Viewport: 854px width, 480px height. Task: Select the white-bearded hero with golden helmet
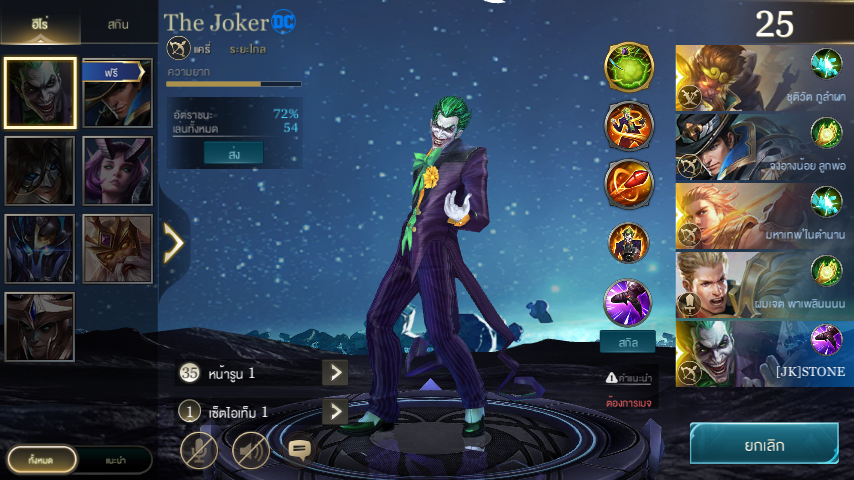click(x=117, y=249)
